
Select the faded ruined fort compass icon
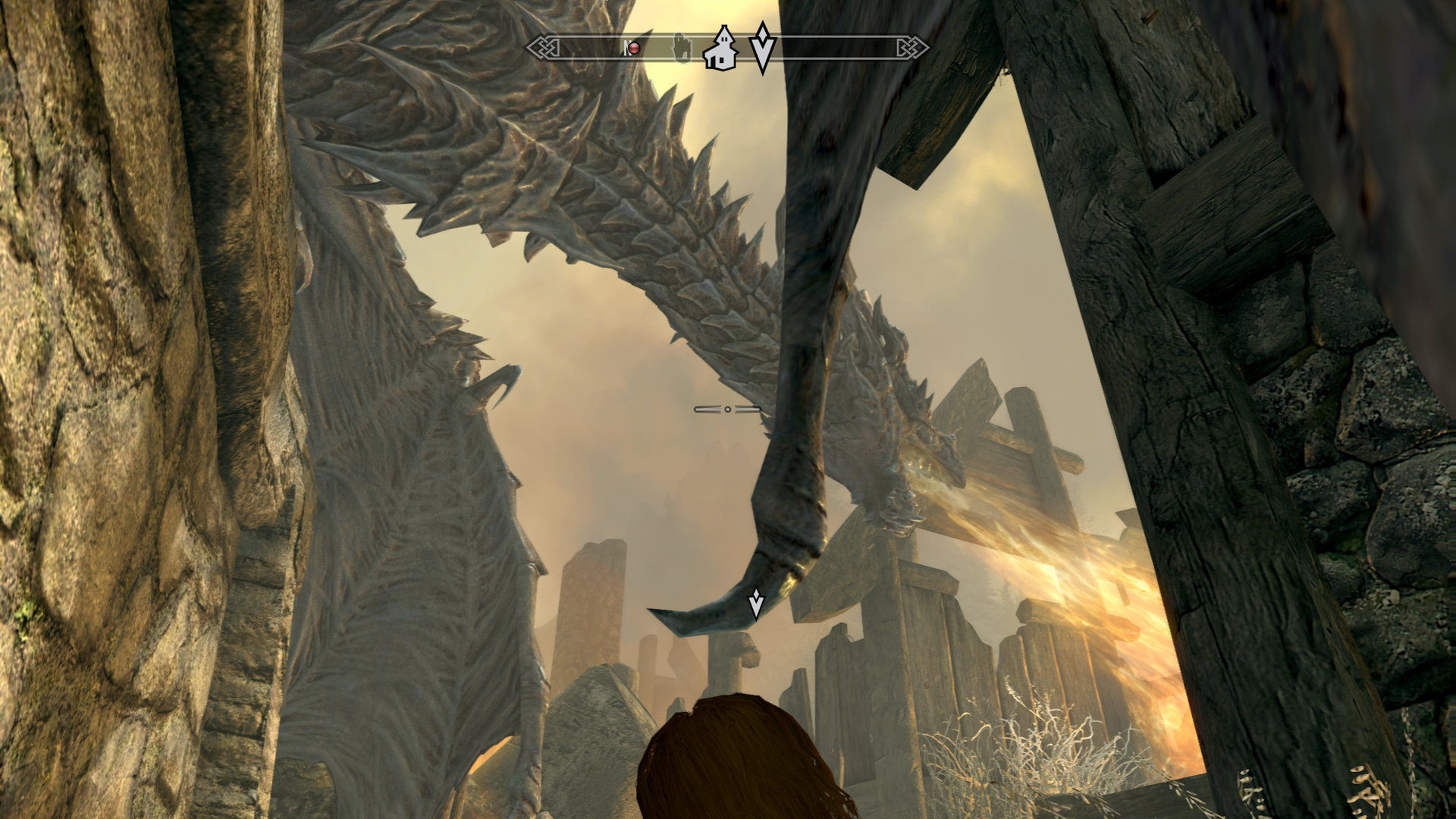click(x=682, y=49)
